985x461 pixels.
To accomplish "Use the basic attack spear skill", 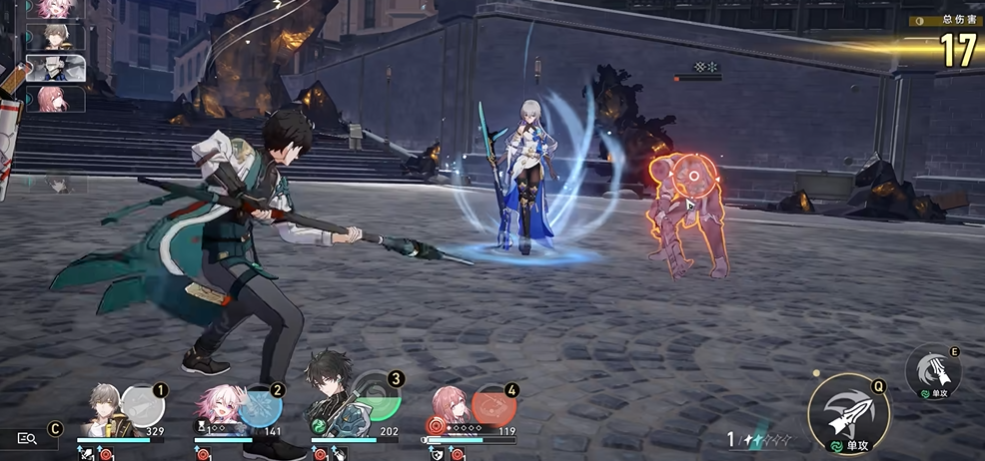I will point(848,410).
